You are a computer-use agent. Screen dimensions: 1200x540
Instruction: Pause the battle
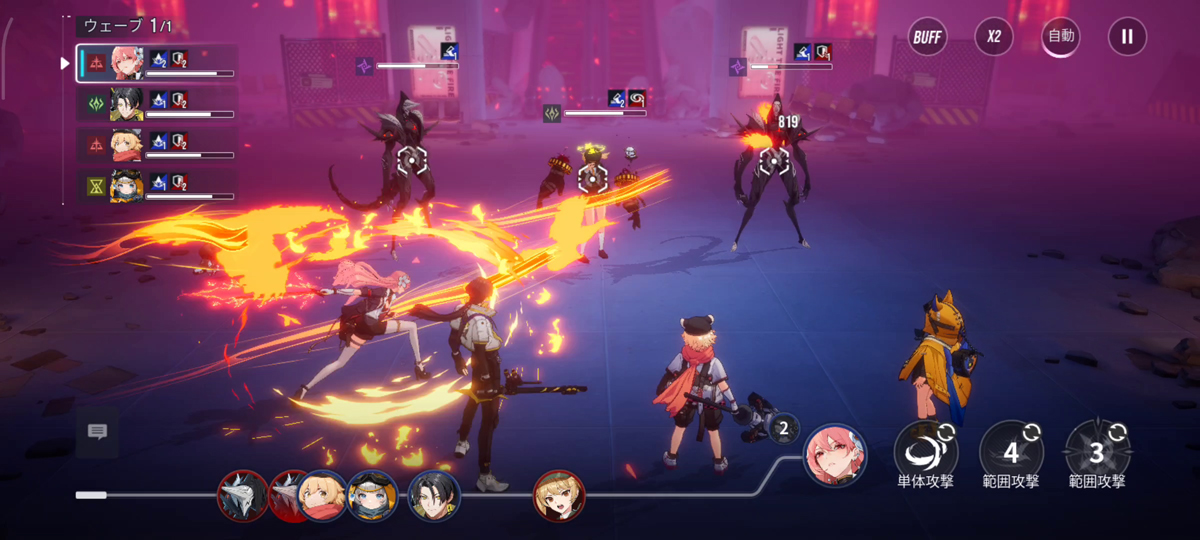(x=1127, y=37)
